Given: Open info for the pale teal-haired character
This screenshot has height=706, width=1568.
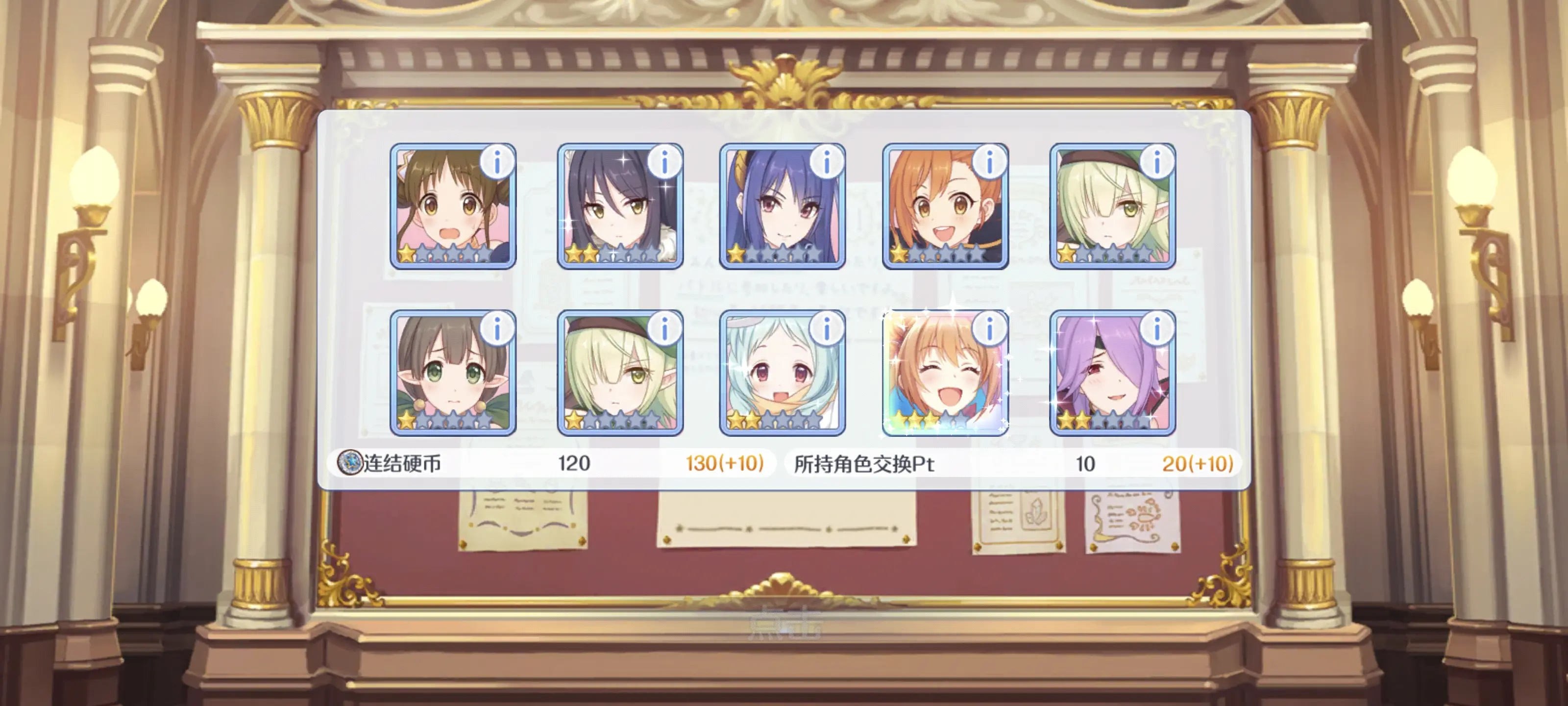Looking at the screenshot, I should point(827,329).
